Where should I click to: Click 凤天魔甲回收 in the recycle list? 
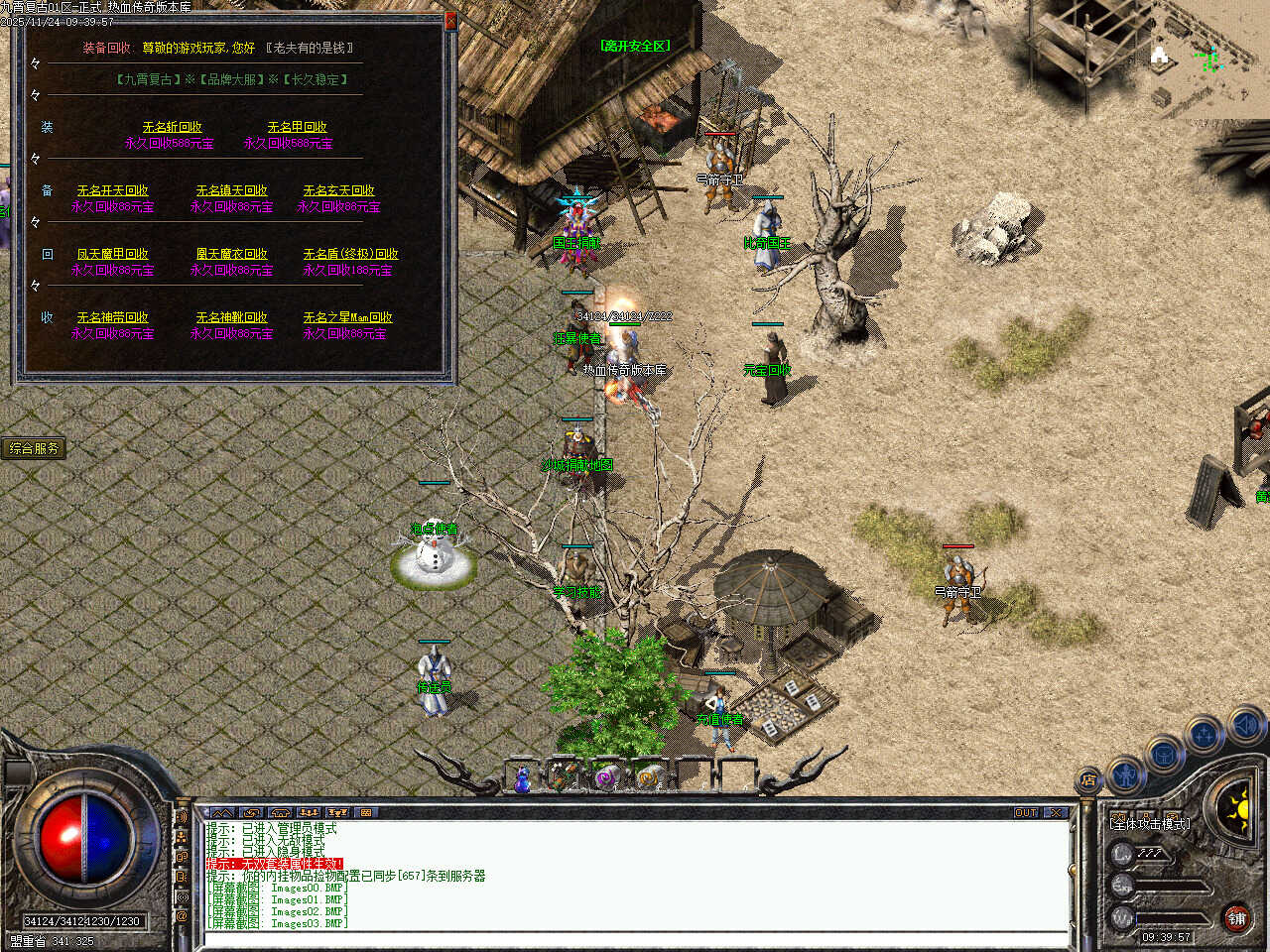[x=112, y=254]
